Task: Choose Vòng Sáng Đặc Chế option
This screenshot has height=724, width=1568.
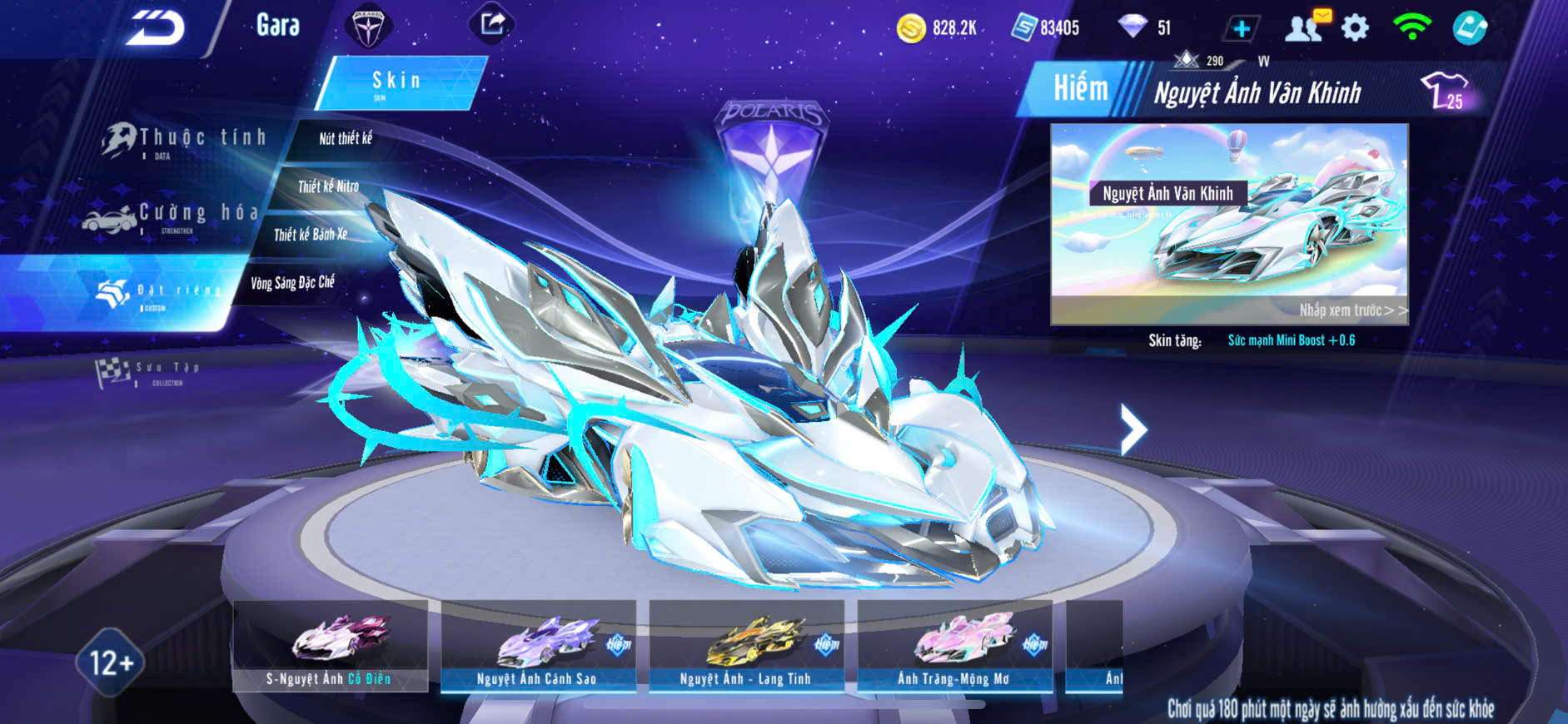Action: 292,283
